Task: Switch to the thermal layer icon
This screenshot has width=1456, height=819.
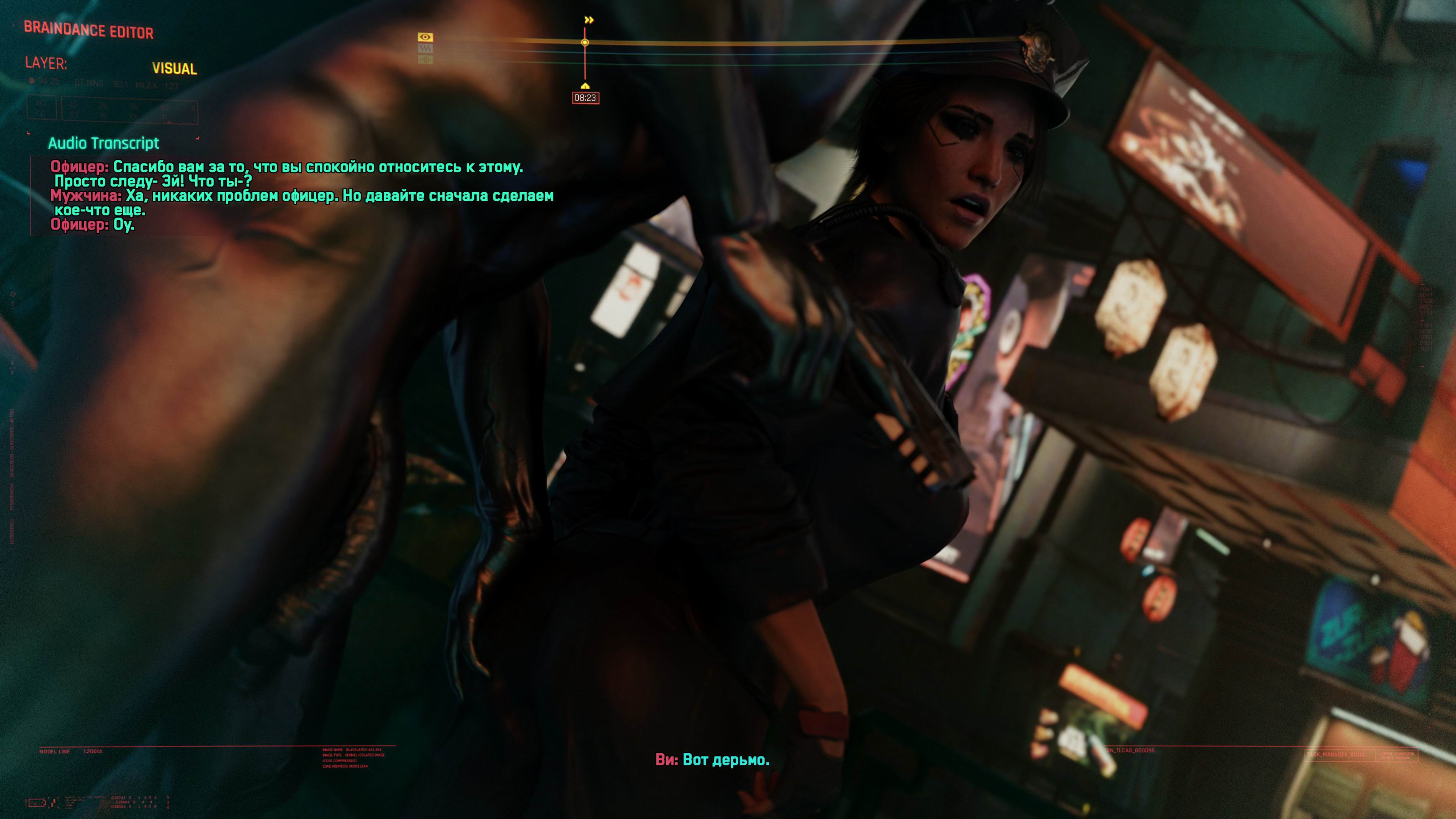Action: (x=425, y=49)
